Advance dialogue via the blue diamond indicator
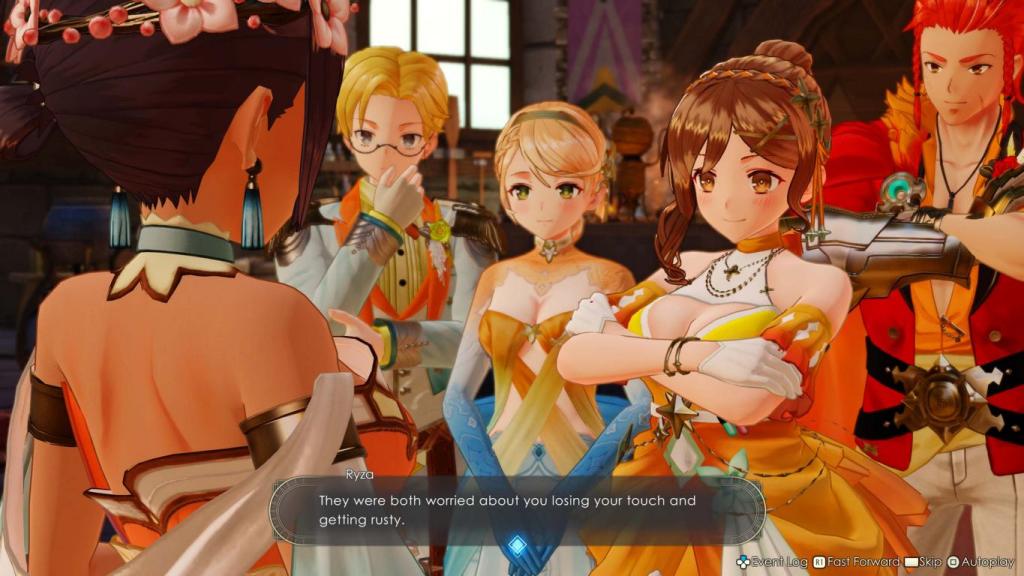This screenshot has width=1024, height=576. pos(517,544)
